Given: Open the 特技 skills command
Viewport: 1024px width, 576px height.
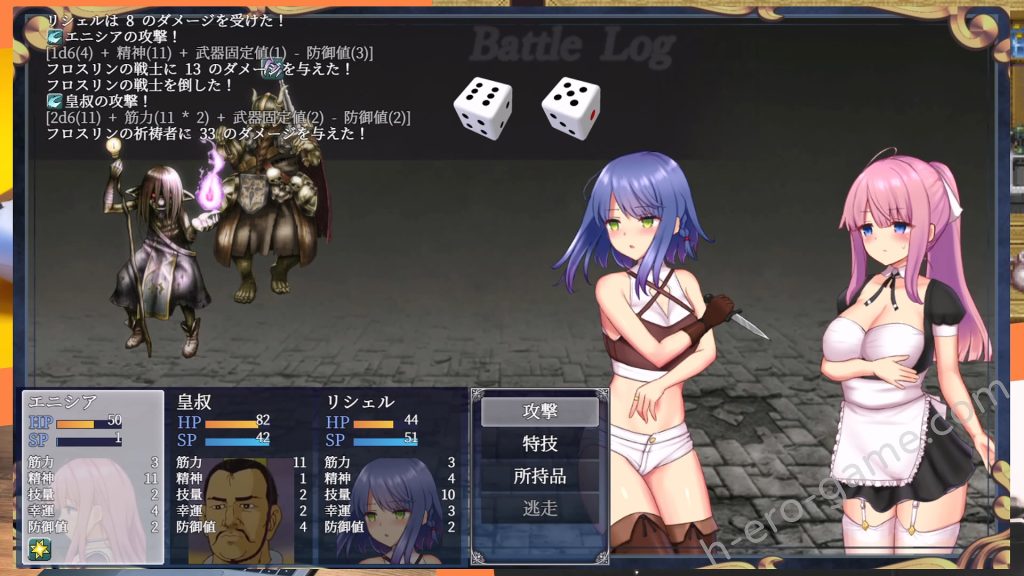Looking at the screenshot, I should [x=540, y=443].
